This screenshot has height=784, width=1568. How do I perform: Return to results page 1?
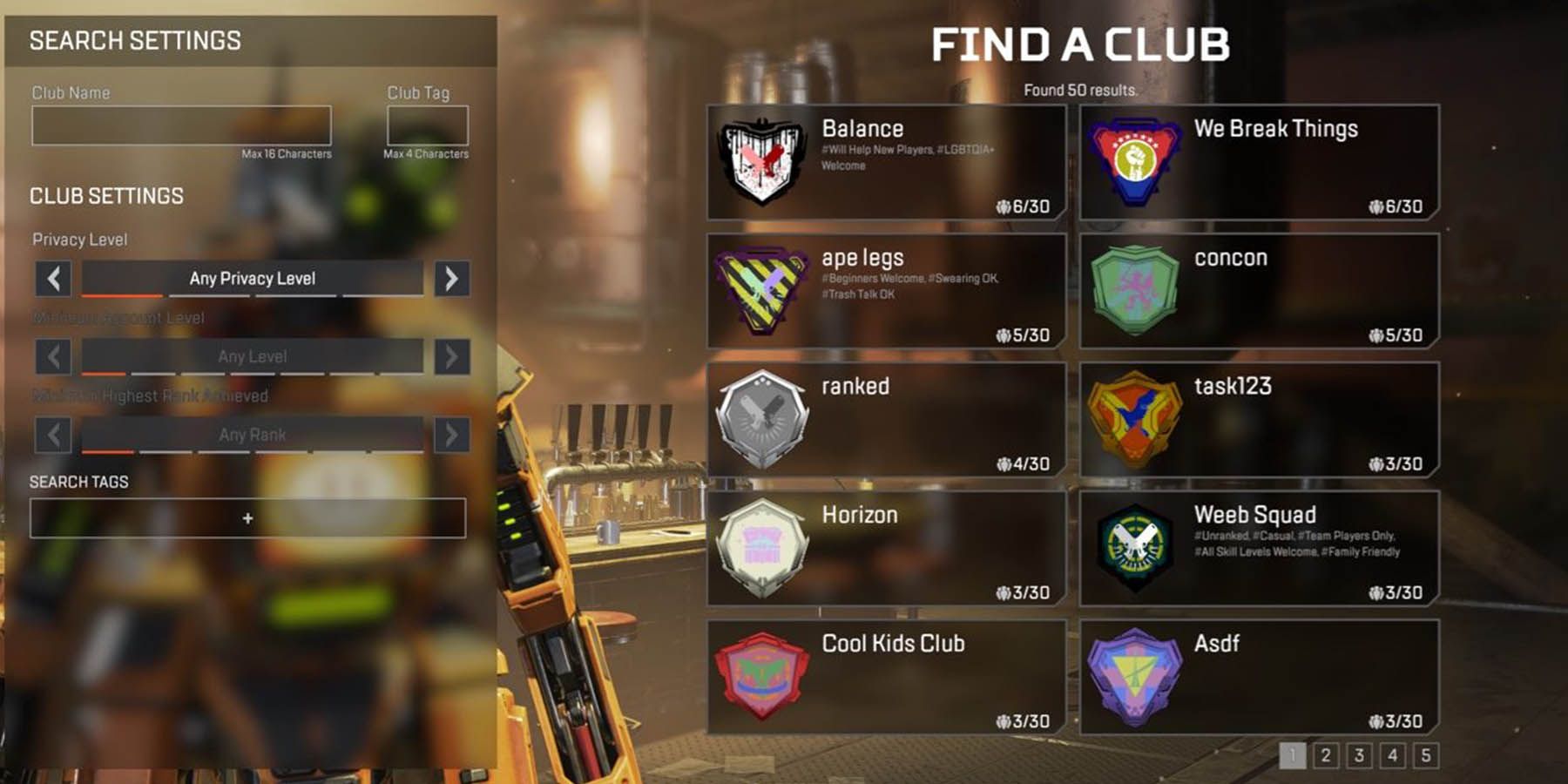[1293, 755]
